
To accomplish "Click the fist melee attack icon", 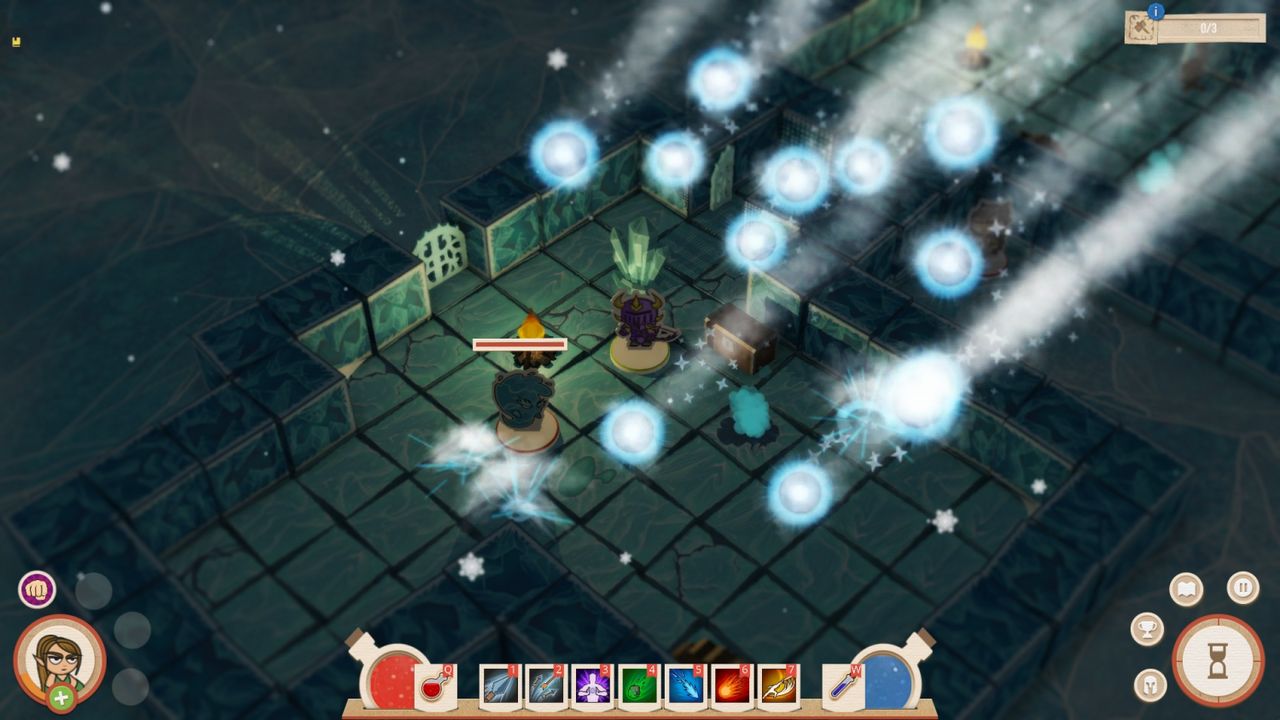I will [37, 589].
